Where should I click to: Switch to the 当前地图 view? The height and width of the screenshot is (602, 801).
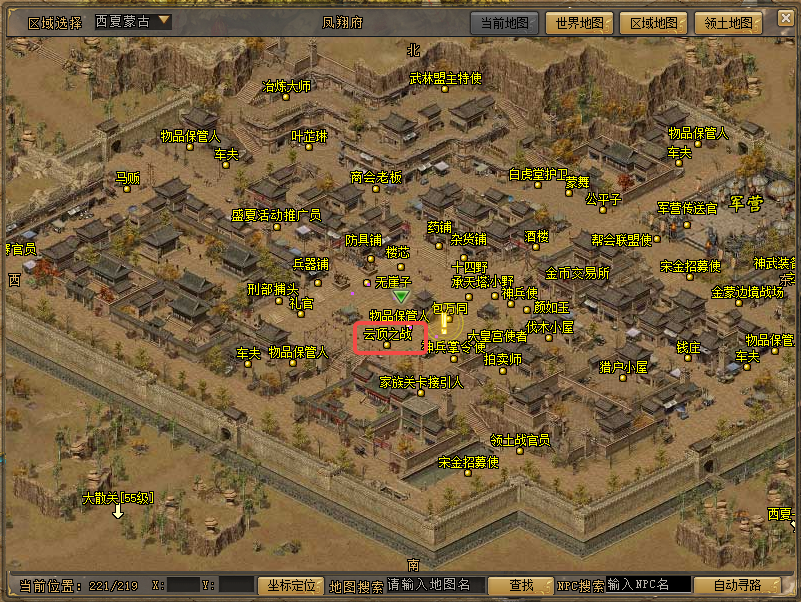pos(504,23)
